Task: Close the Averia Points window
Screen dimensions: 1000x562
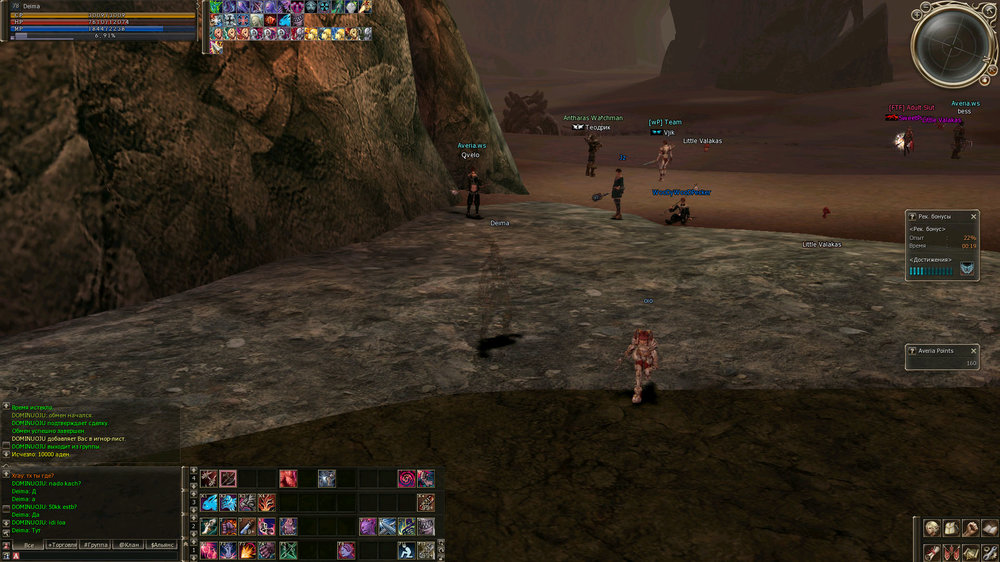Action: pos(973,350)
